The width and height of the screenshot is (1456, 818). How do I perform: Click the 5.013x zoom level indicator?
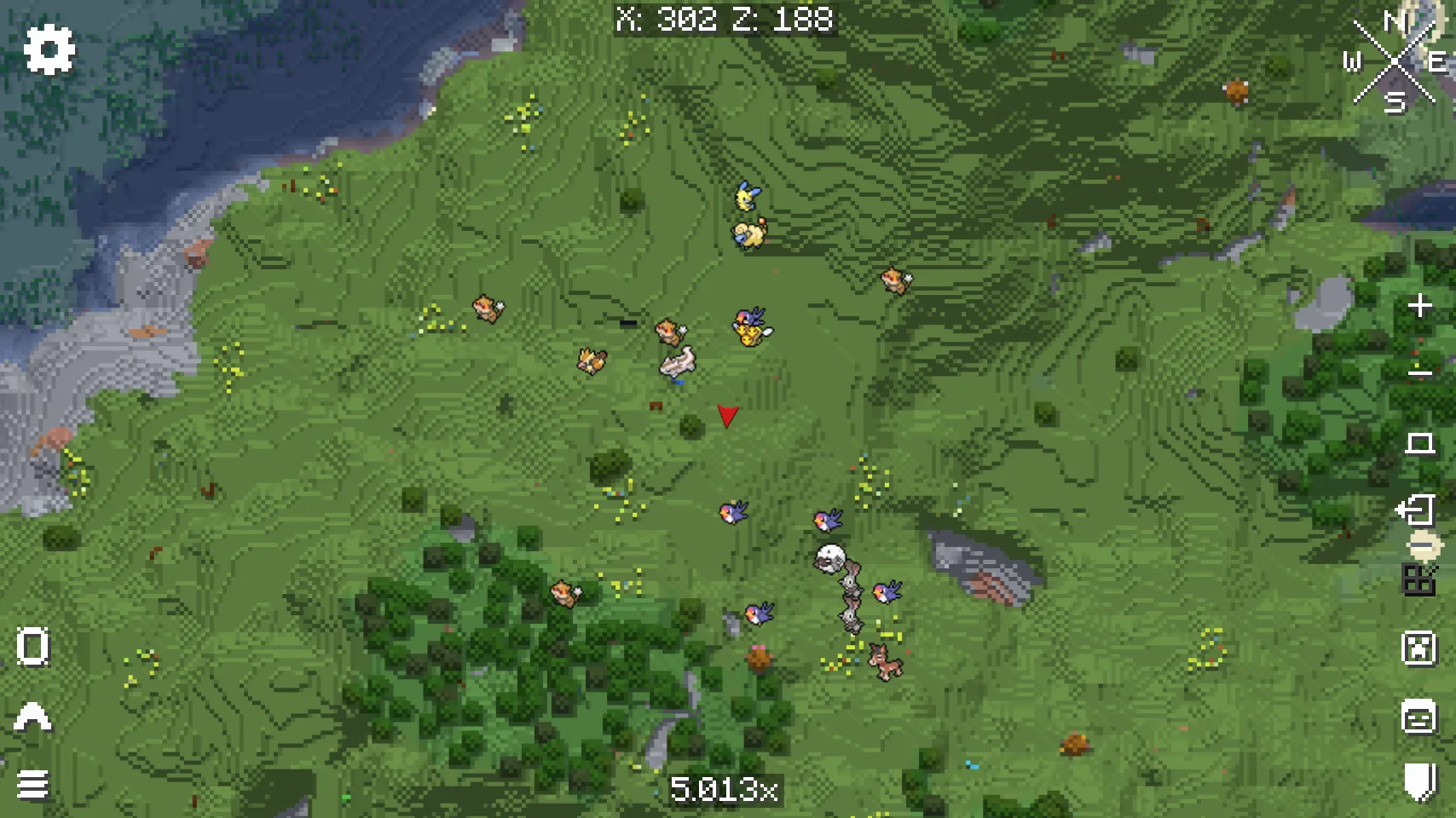(x=725, y=790)
